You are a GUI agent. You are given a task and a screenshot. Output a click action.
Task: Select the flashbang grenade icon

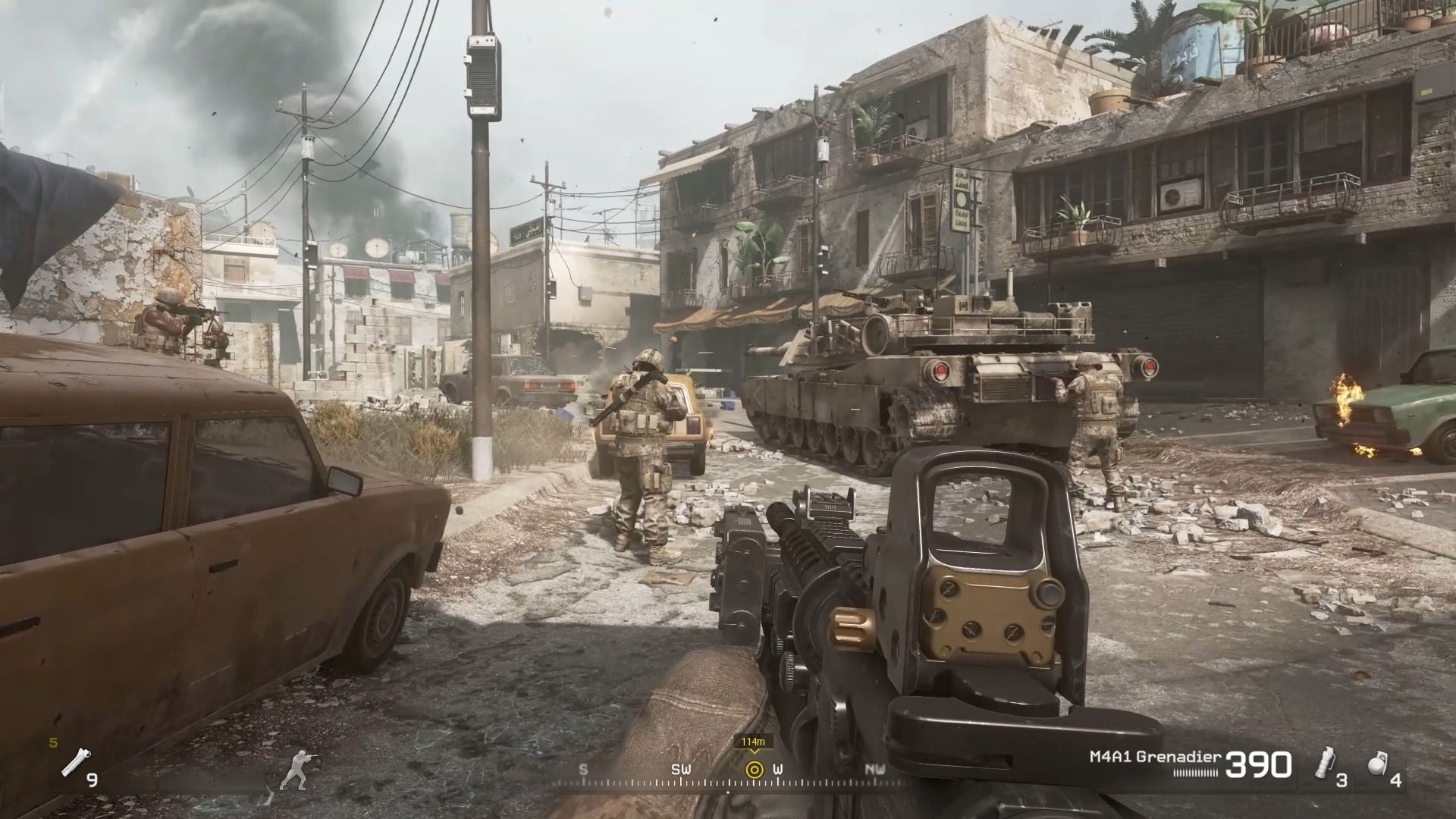coord(1326,764)
